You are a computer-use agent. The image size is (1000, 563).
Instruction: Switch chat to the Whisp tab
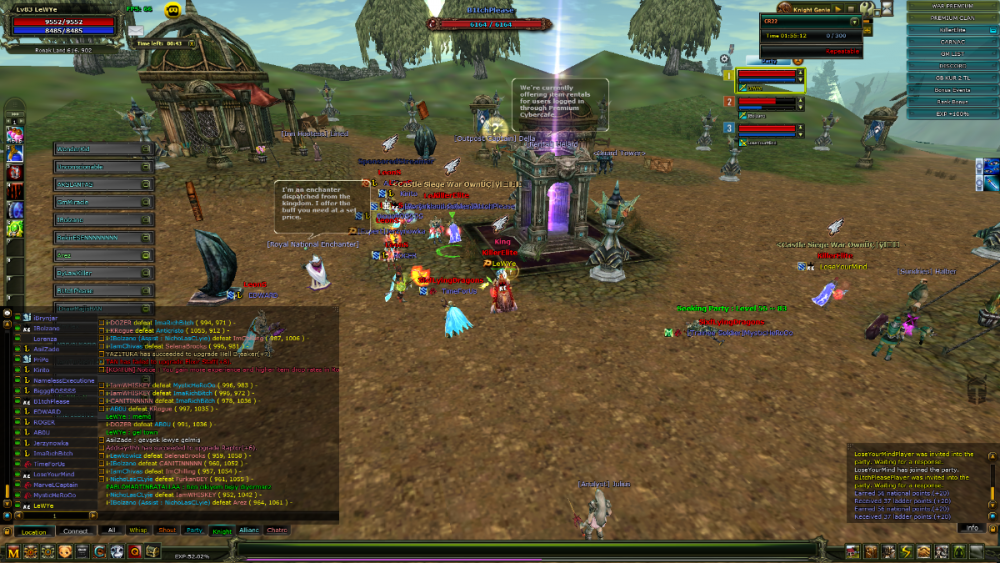pos(139,530)
